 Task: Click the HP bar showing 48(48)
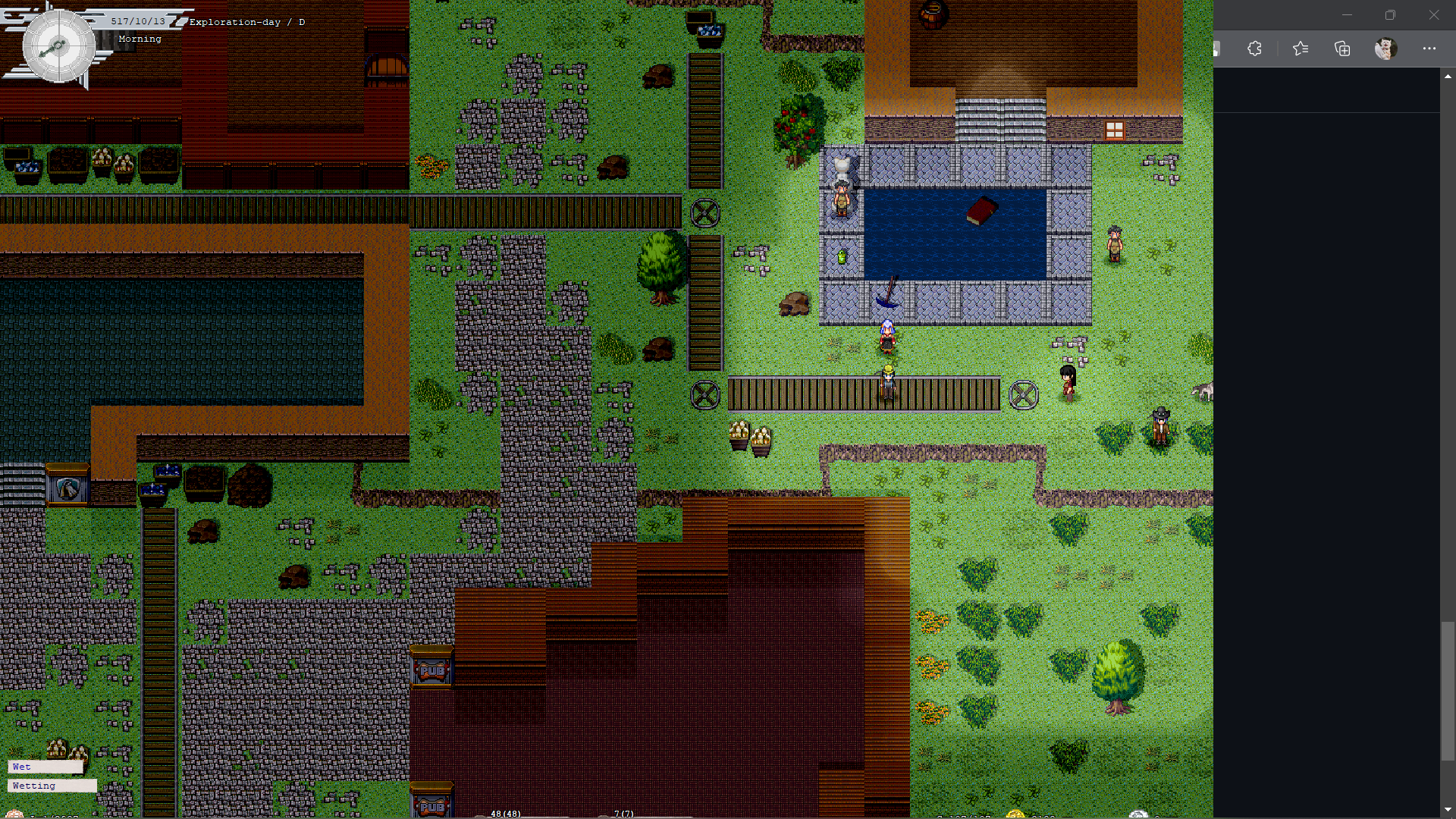pos(505,813)
